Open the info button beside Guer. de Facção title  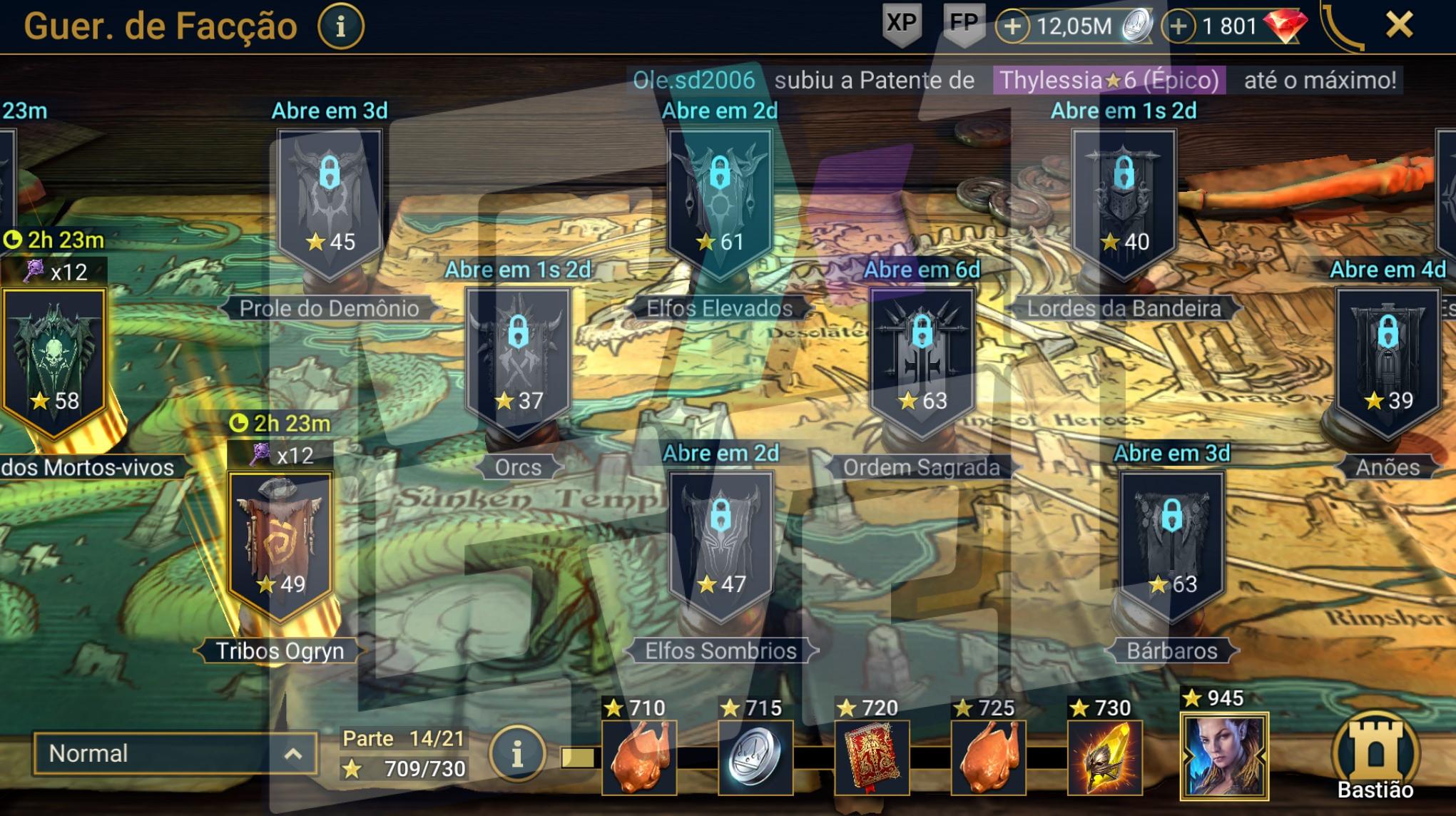pos(340,27)
